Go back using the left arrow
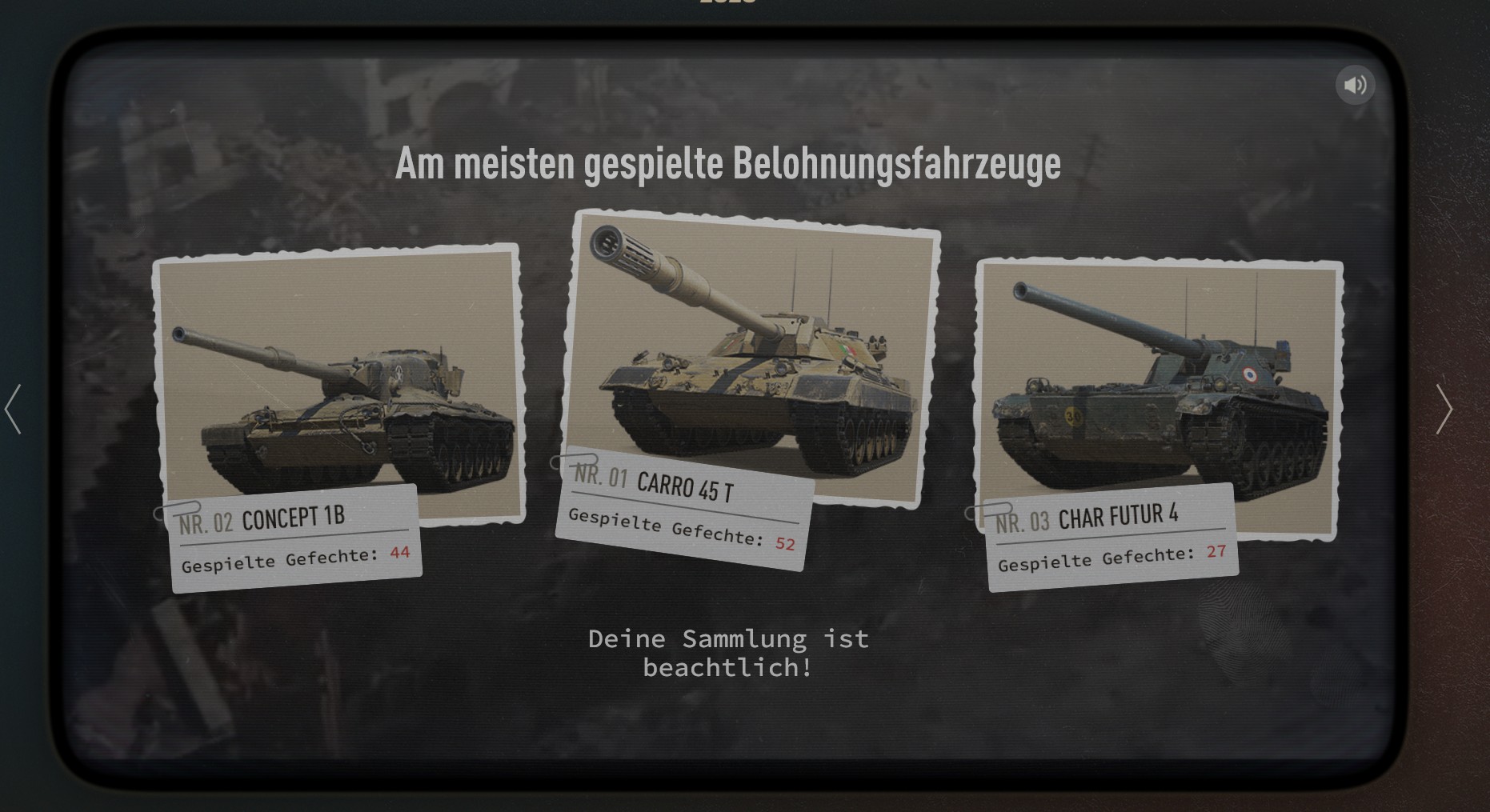The width and height of the screenshot is (1490, 812). click(x=13, y=409)
